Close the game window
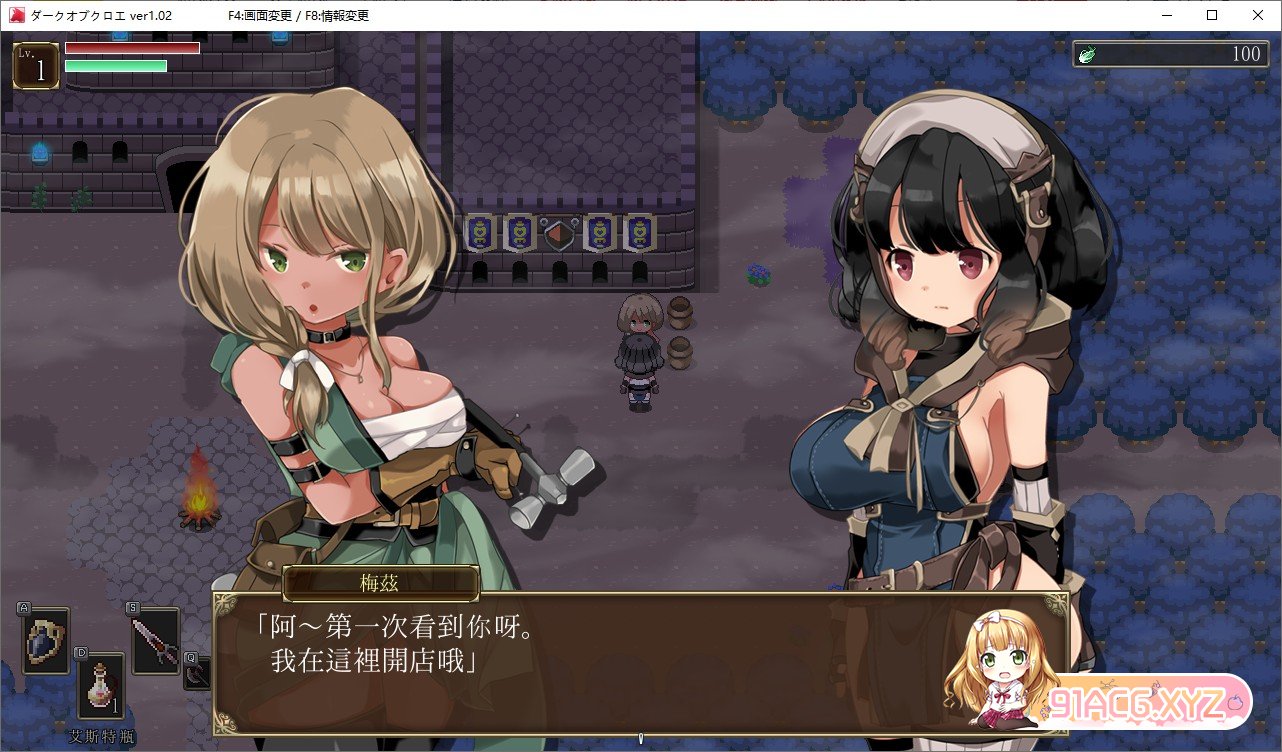 pyautogui.click(x=1258, y=15)
